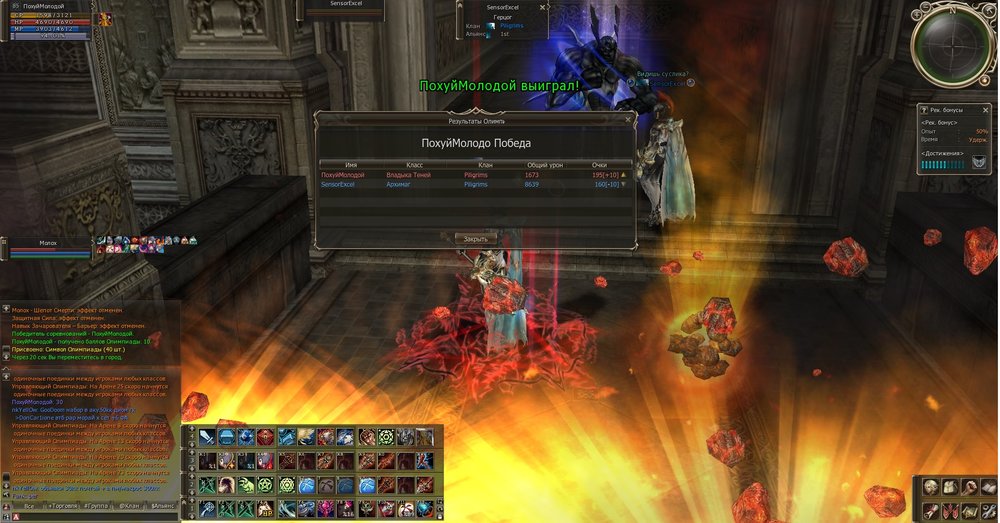The image size is (1000, 523).
Task: Close the Olympiad results with Закрыть button
Action: (x=475, y=239)
